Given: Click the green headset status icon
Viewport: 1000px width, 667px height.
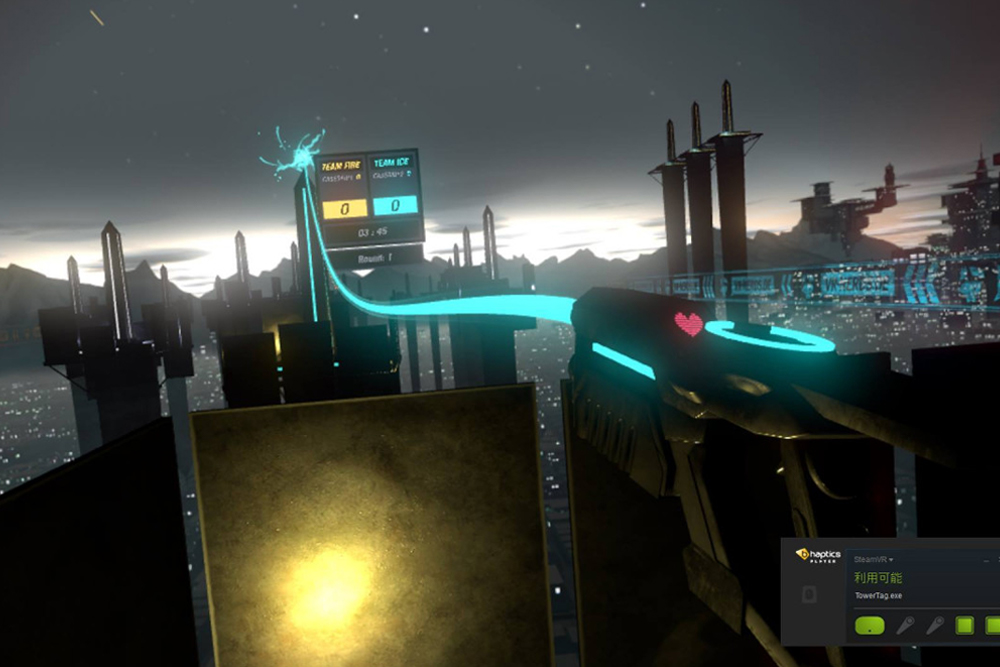Looking at the screenshot, I should pos(871,626).
